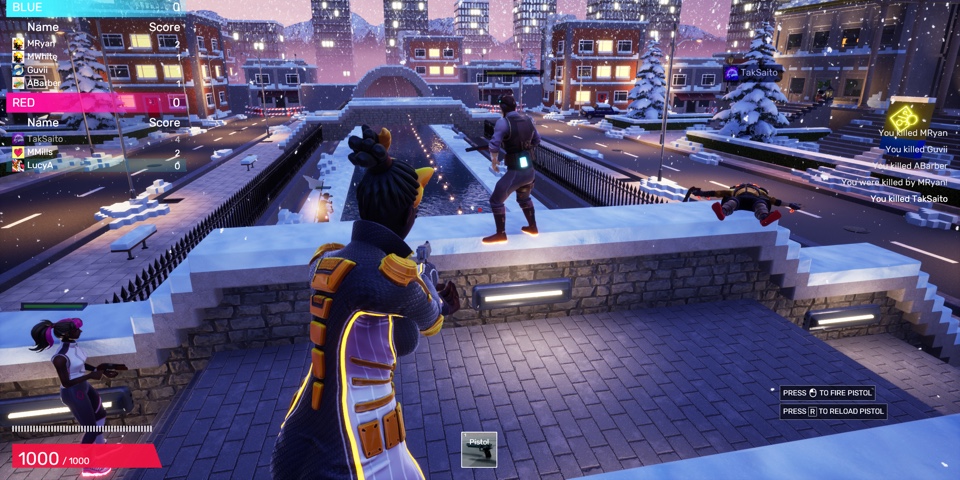The image size is (960, 480).
Task: Click TakSaito in the Red team list
Action: 96,139
